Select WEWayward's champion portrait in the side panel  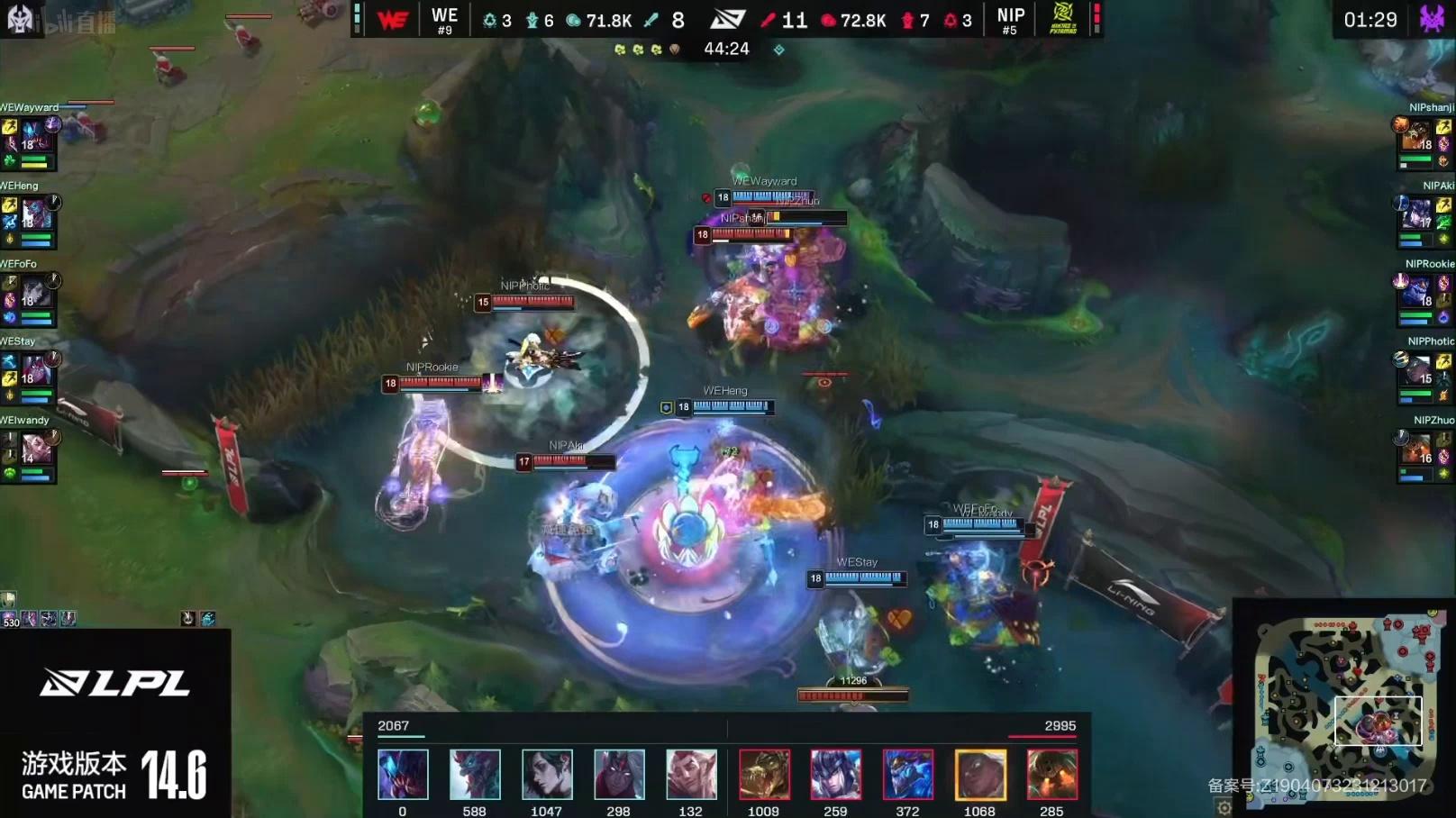click(38, 136)
